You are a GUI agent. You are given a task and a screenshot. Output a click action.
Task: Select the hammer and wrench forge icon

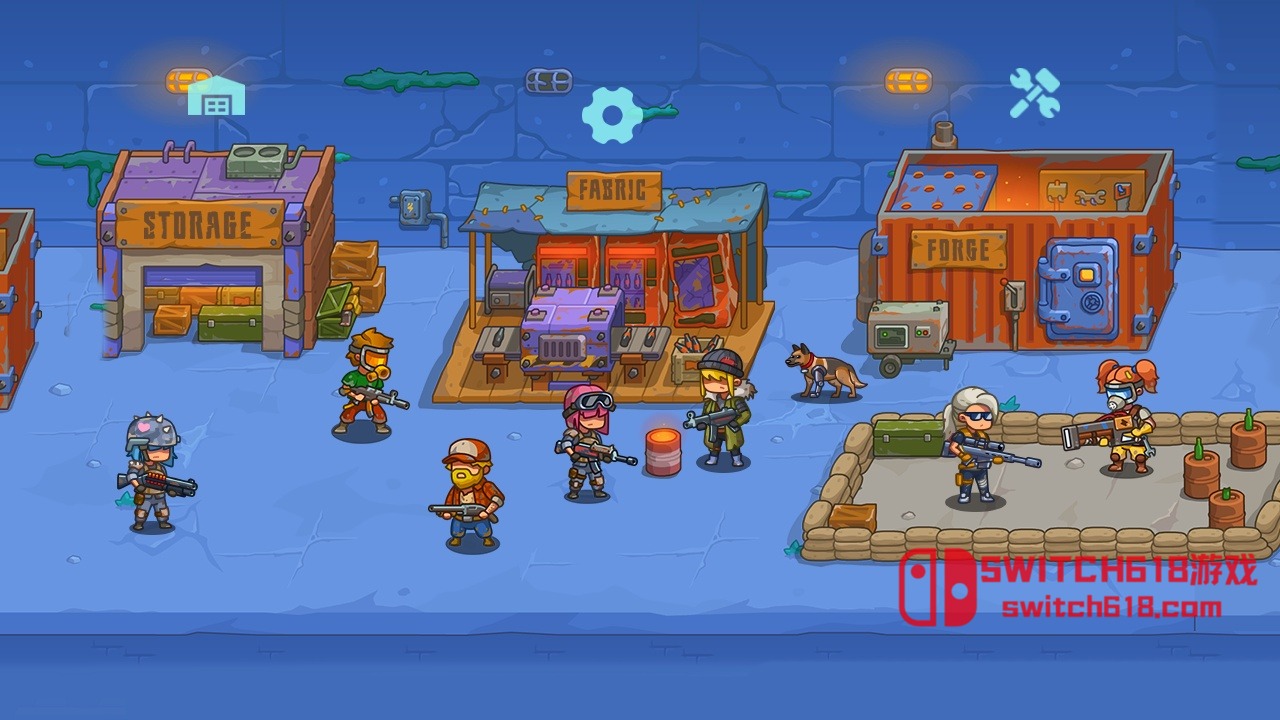click(x=1034, y=94)
